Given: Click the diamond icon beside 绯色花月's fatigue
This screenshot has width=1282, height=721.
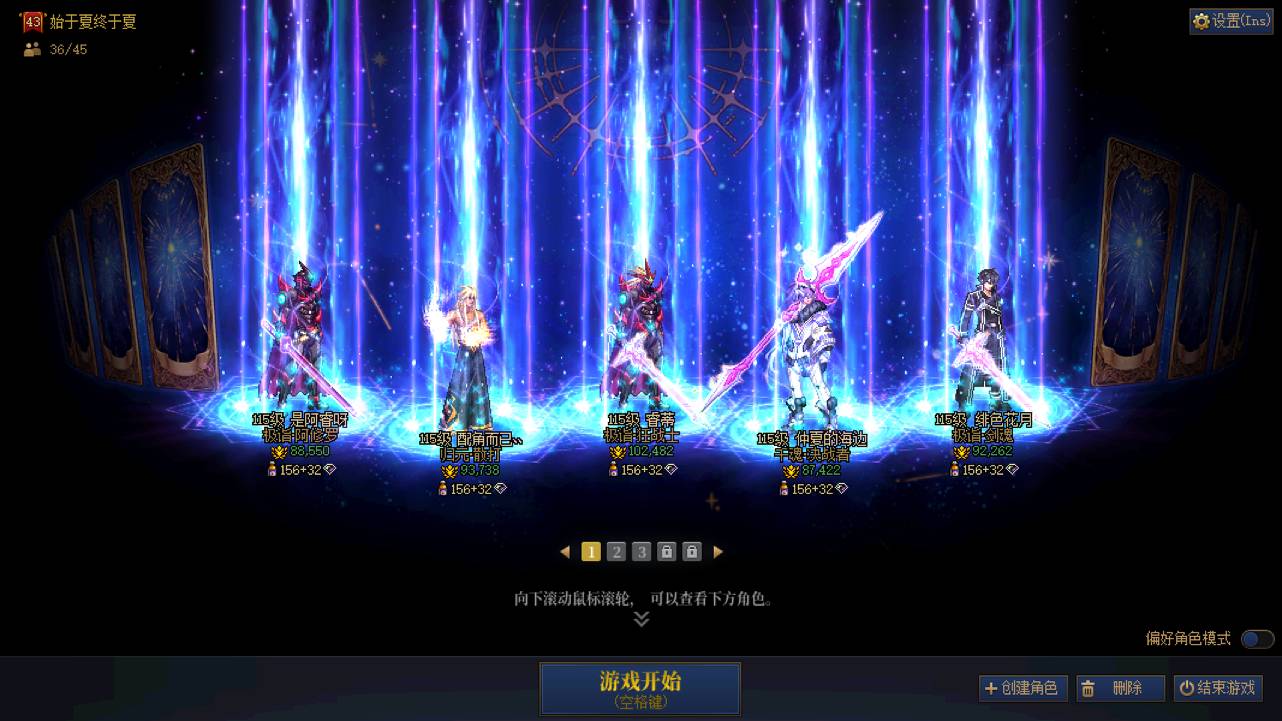Looking at the screenshot, I should click(x=1013, y=470).
